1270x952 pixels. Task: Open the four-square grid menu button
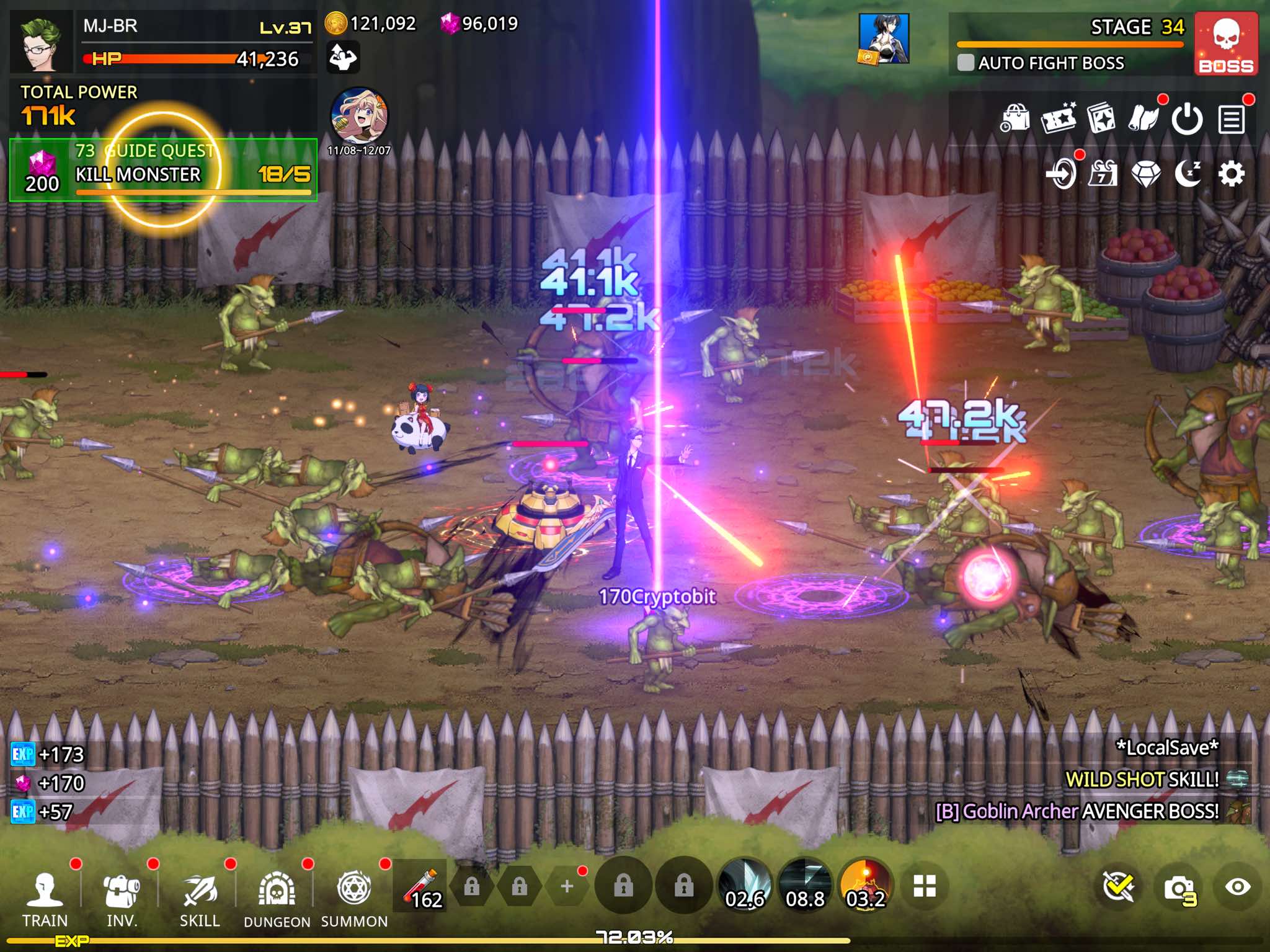point(924,887)
